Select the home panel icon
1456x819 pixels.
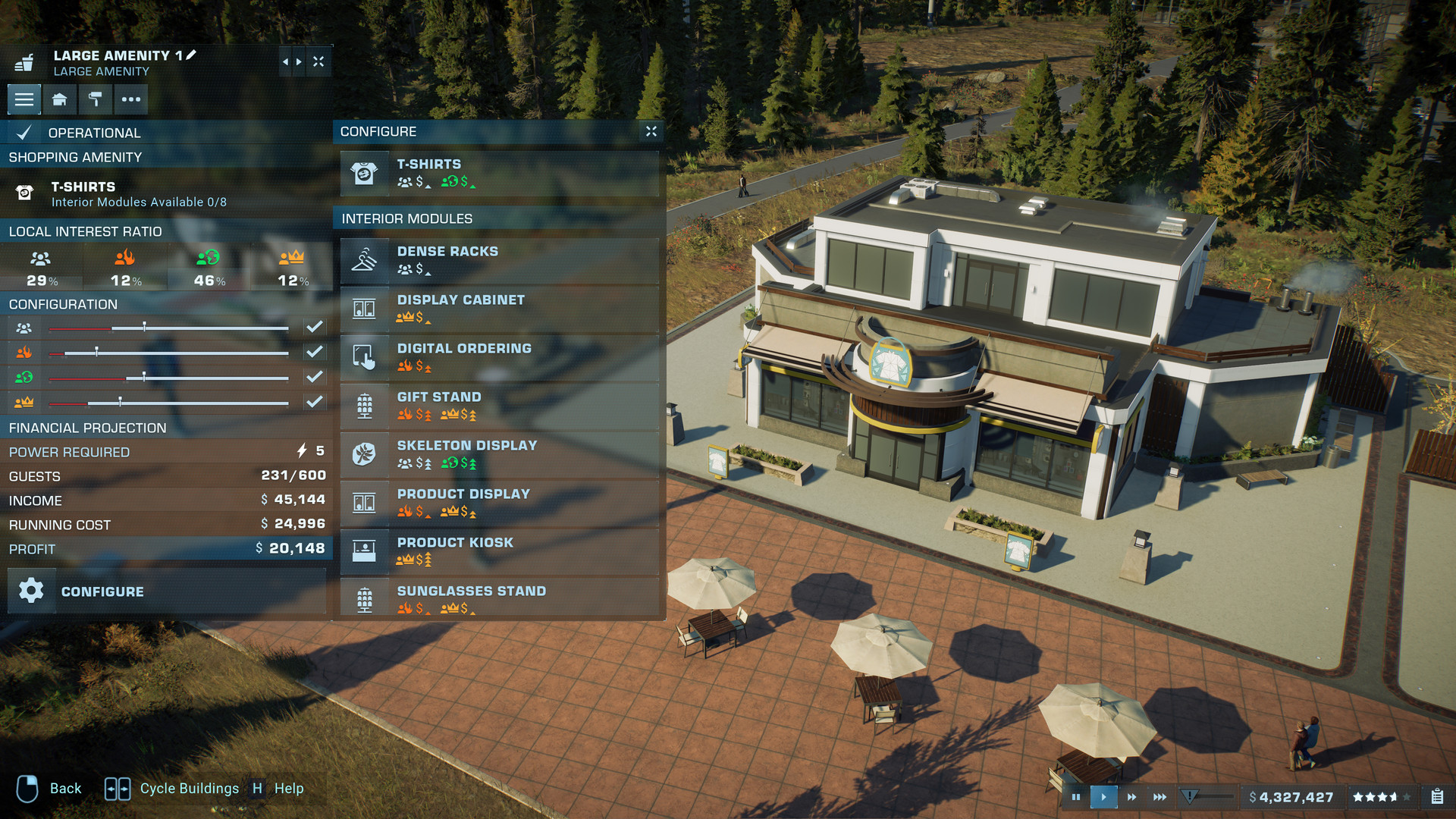pyautogui.click(x=59, y=99)
